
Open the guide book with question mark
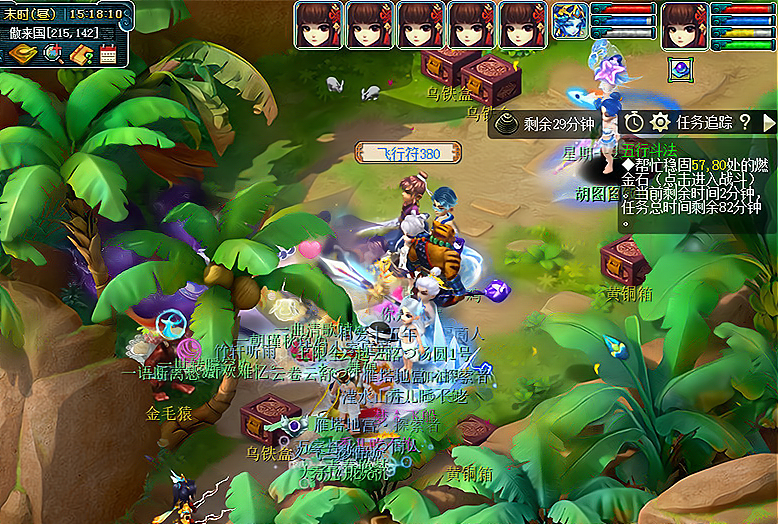tap(81, 53)
